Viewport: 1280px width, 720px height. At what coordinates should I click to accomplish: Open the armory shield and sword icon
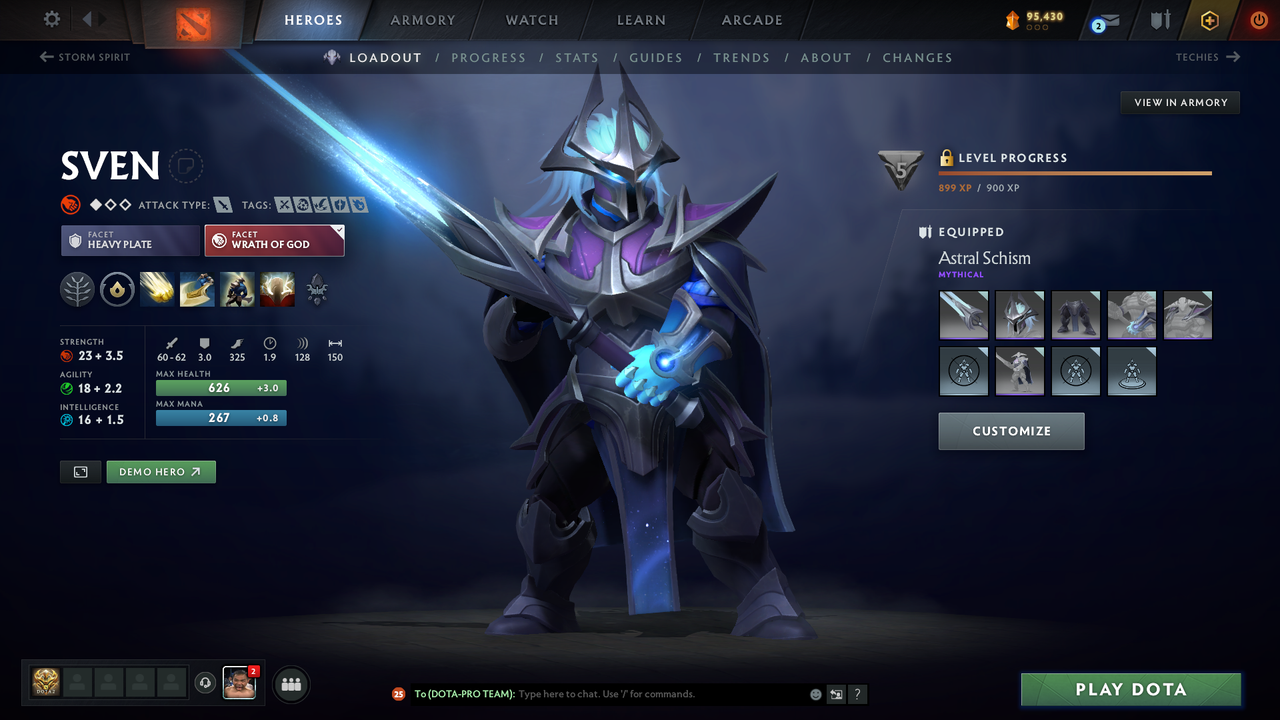[x=1161, y=19]
